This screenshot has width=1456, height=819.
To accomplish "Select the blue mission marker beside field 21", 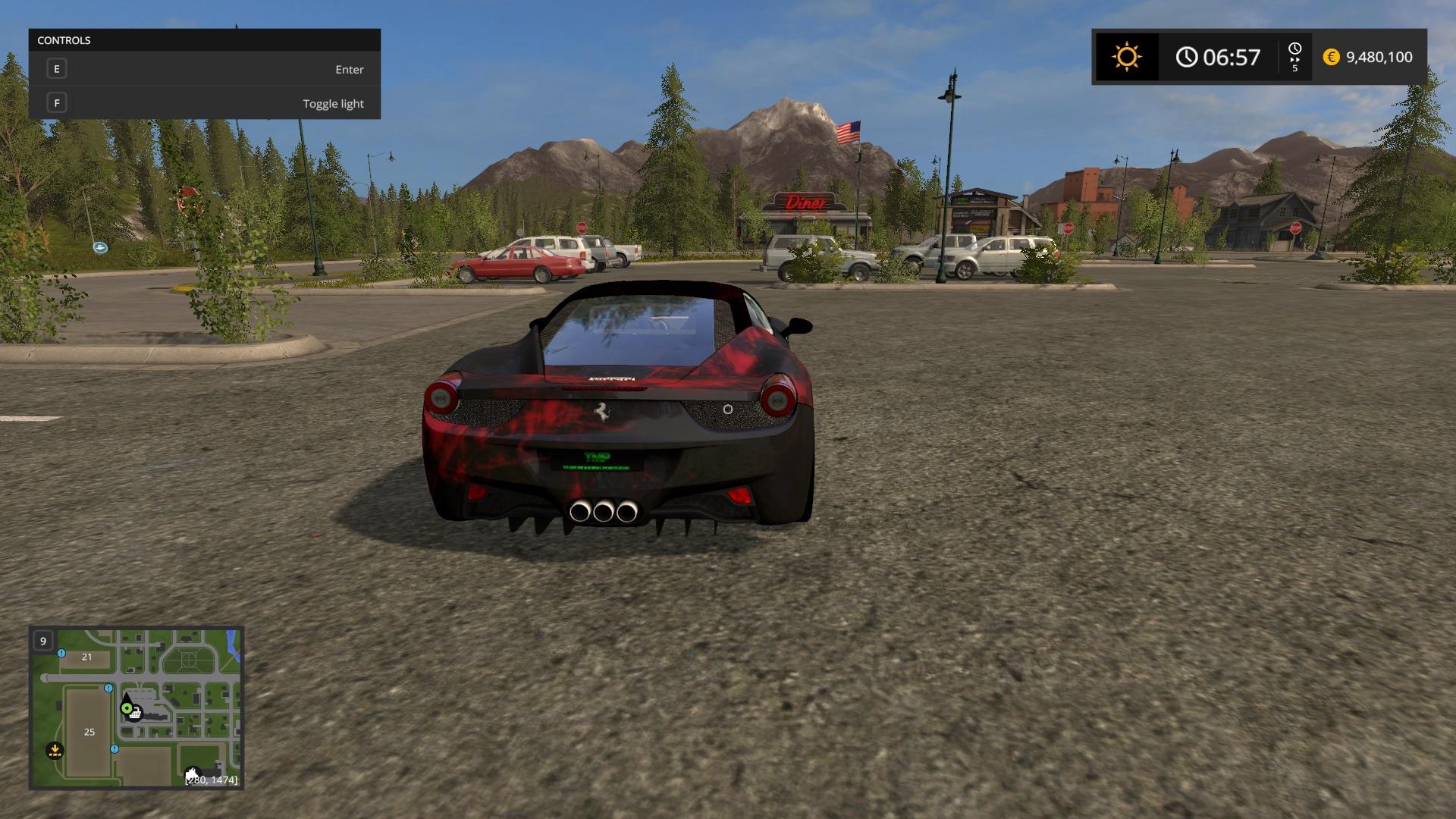I will point(61,653).
